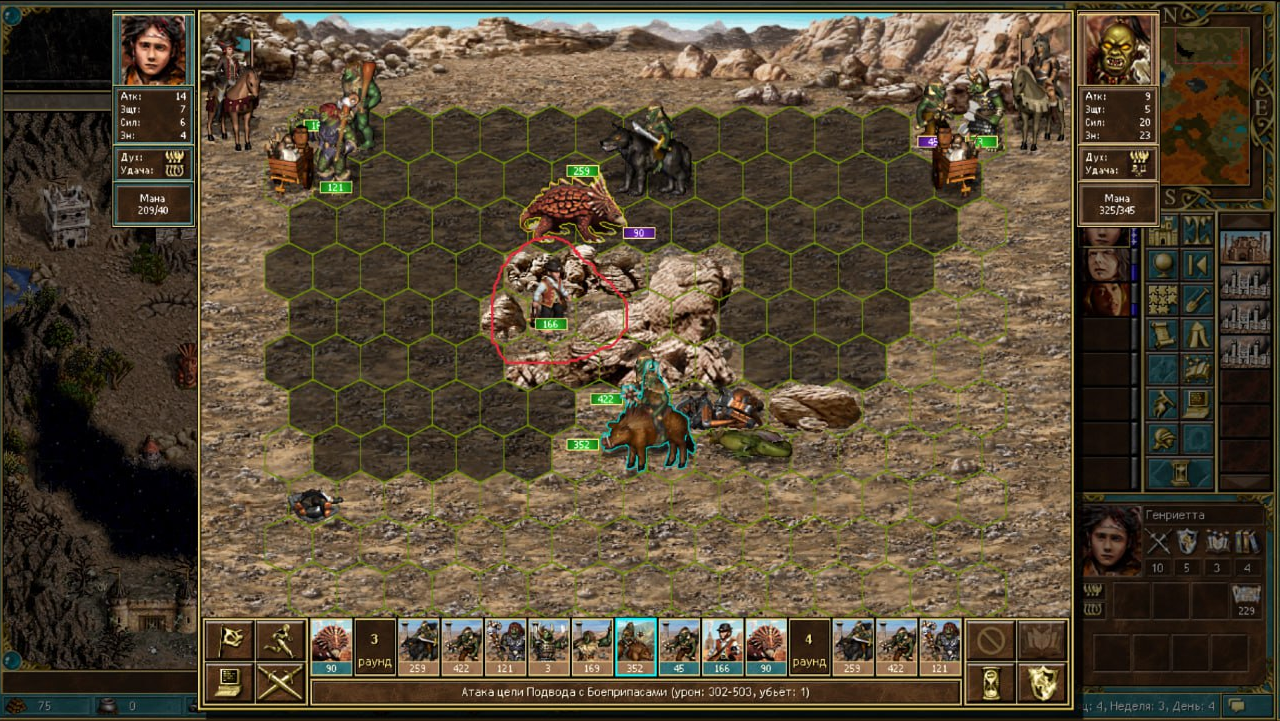The width and height of the screenshot is (1280, 721).
Task: Choose the queue portrait with stack count 3
Action: click(549, 646)
